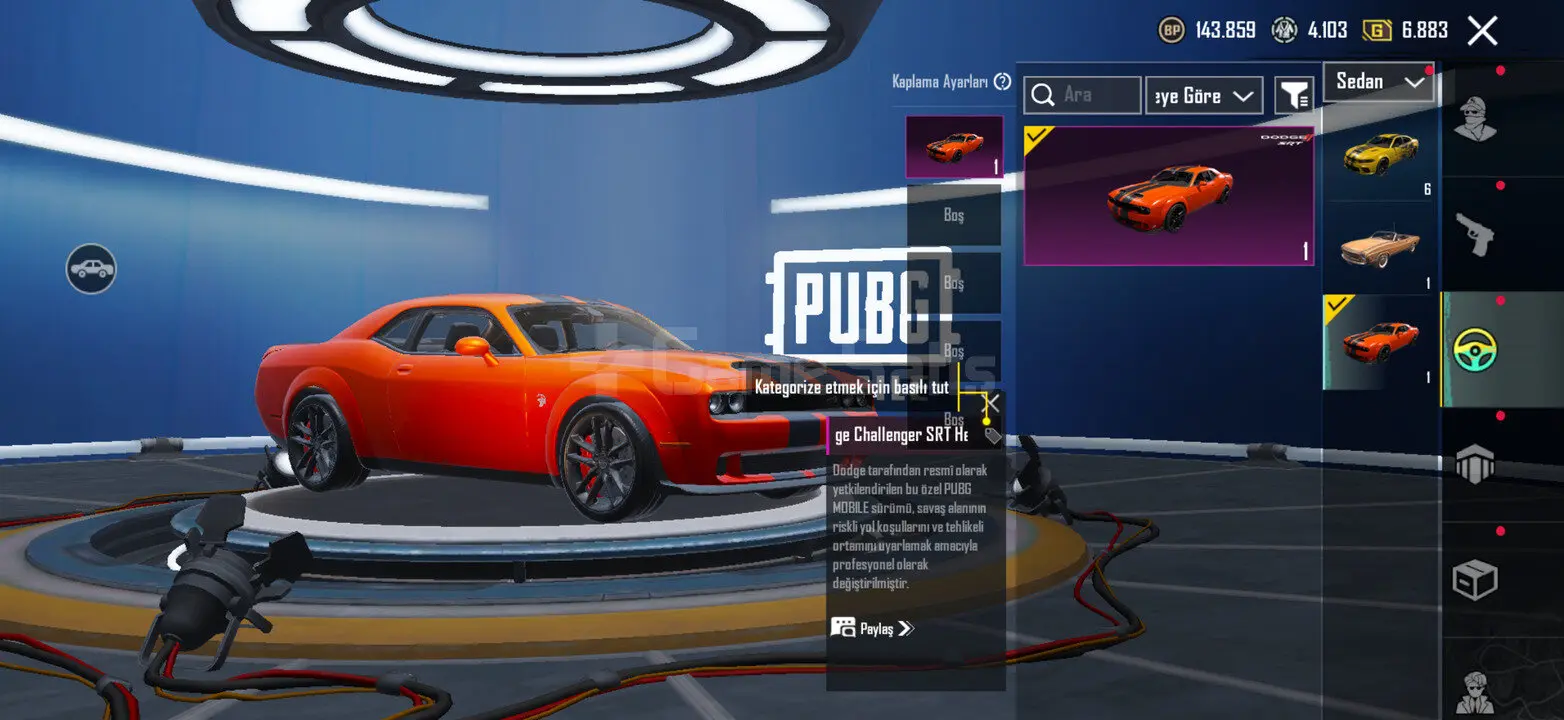Open the steering wheel vehicles tab

[x=1474, y=349]
